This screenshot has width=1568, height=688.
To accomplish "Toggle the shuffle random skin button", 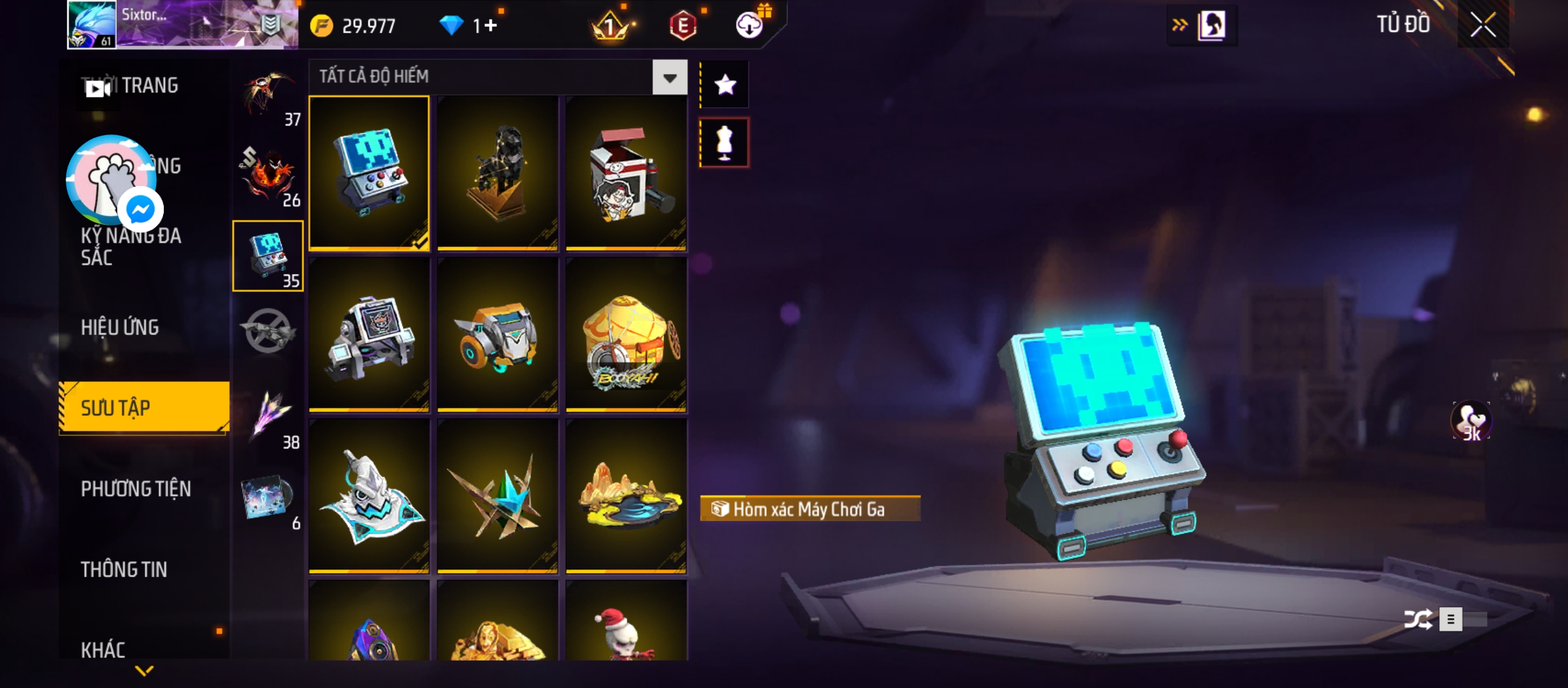I will [1418, 619].
